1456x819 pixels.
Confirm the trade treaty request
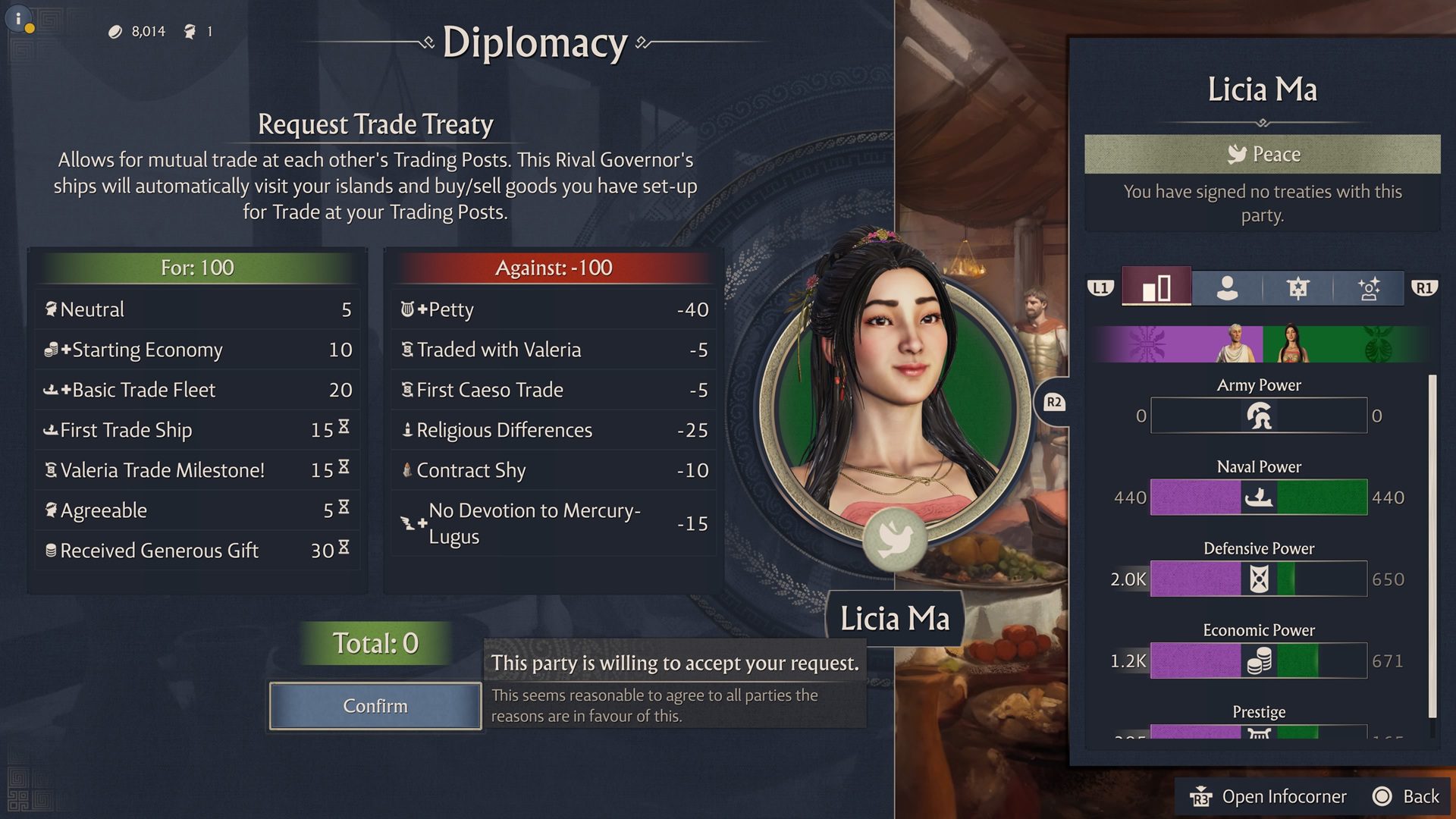375,706
